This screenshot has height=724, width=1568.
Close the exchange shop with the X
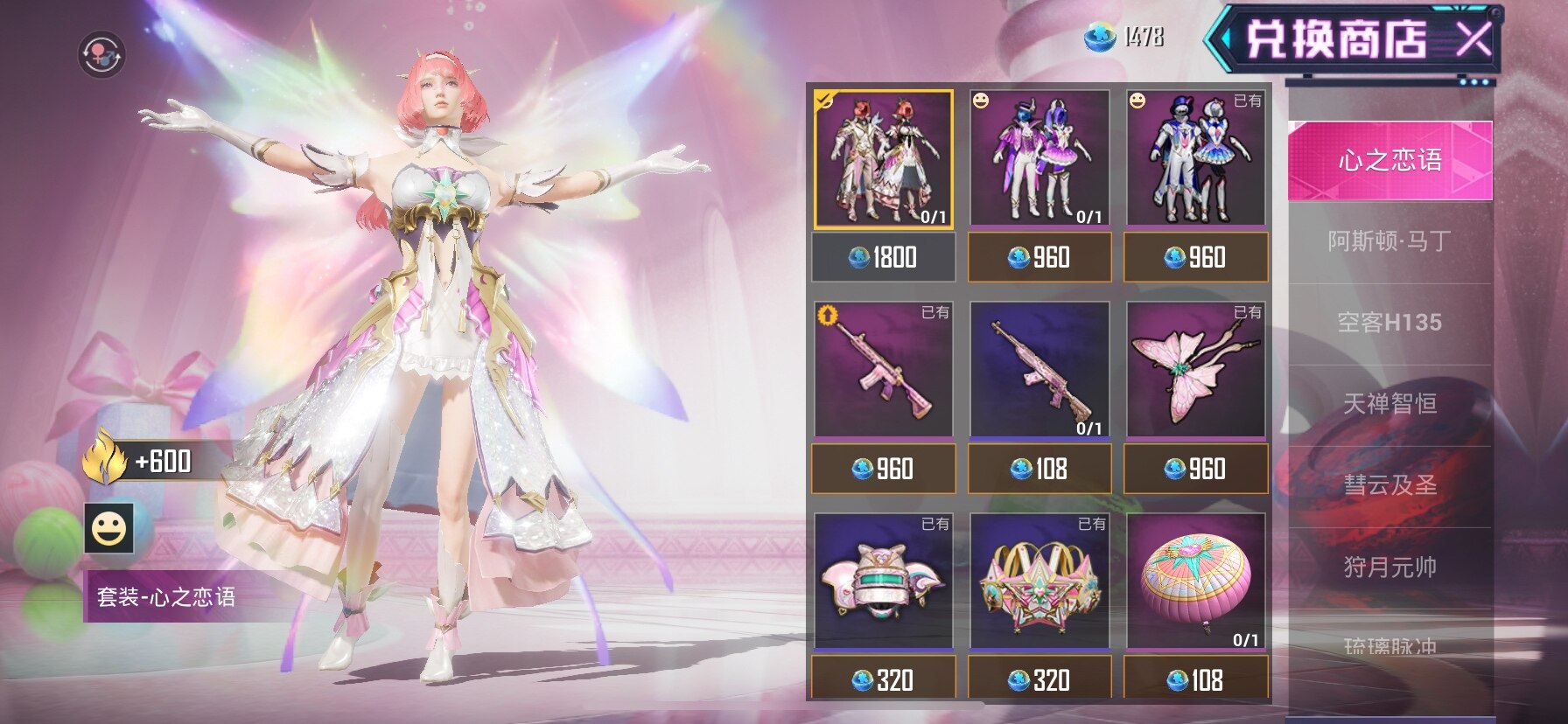point(1473,38)
